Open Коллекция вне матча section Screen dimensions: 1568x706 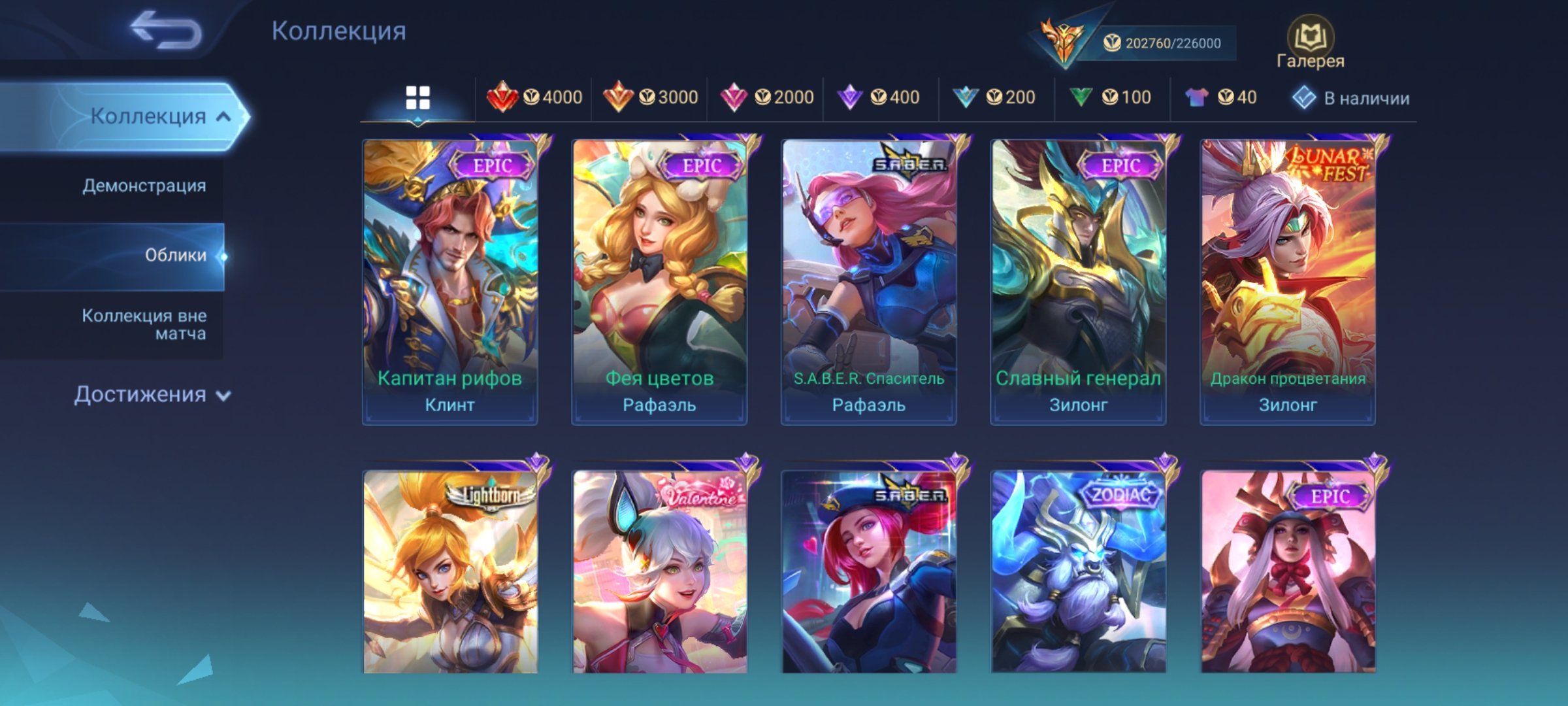(144, 324)
